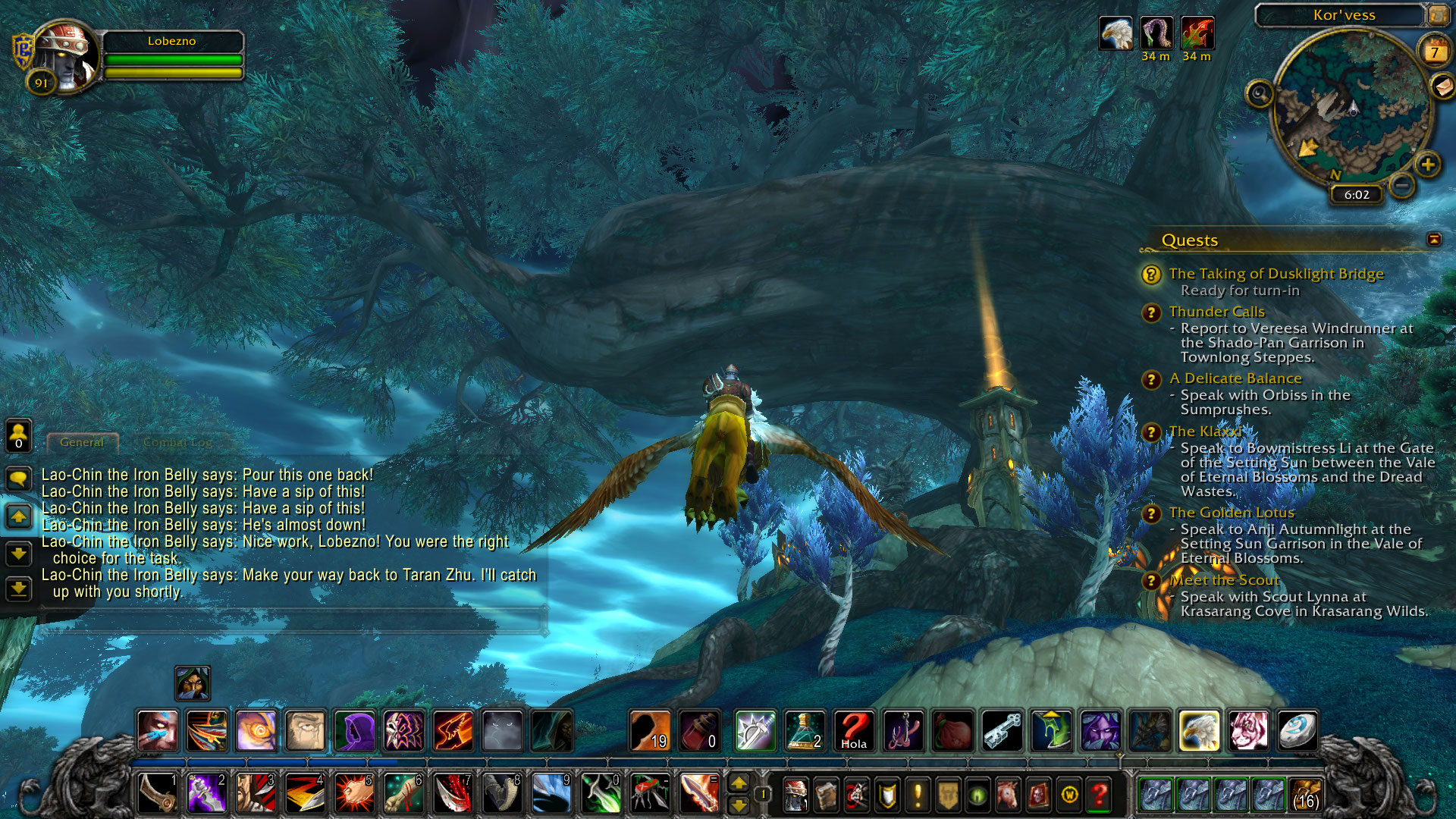1456x819 pixels.
Task: Activate the silver key ability slot
Action: click(1003, 731)
